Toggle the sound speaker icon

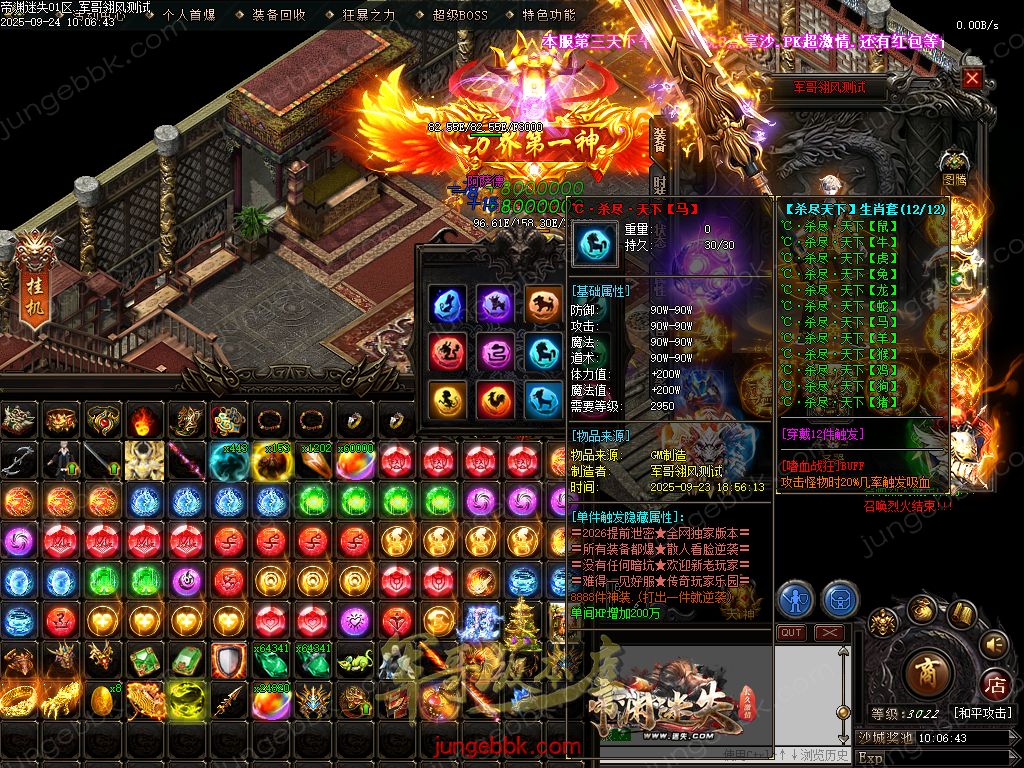992,645
